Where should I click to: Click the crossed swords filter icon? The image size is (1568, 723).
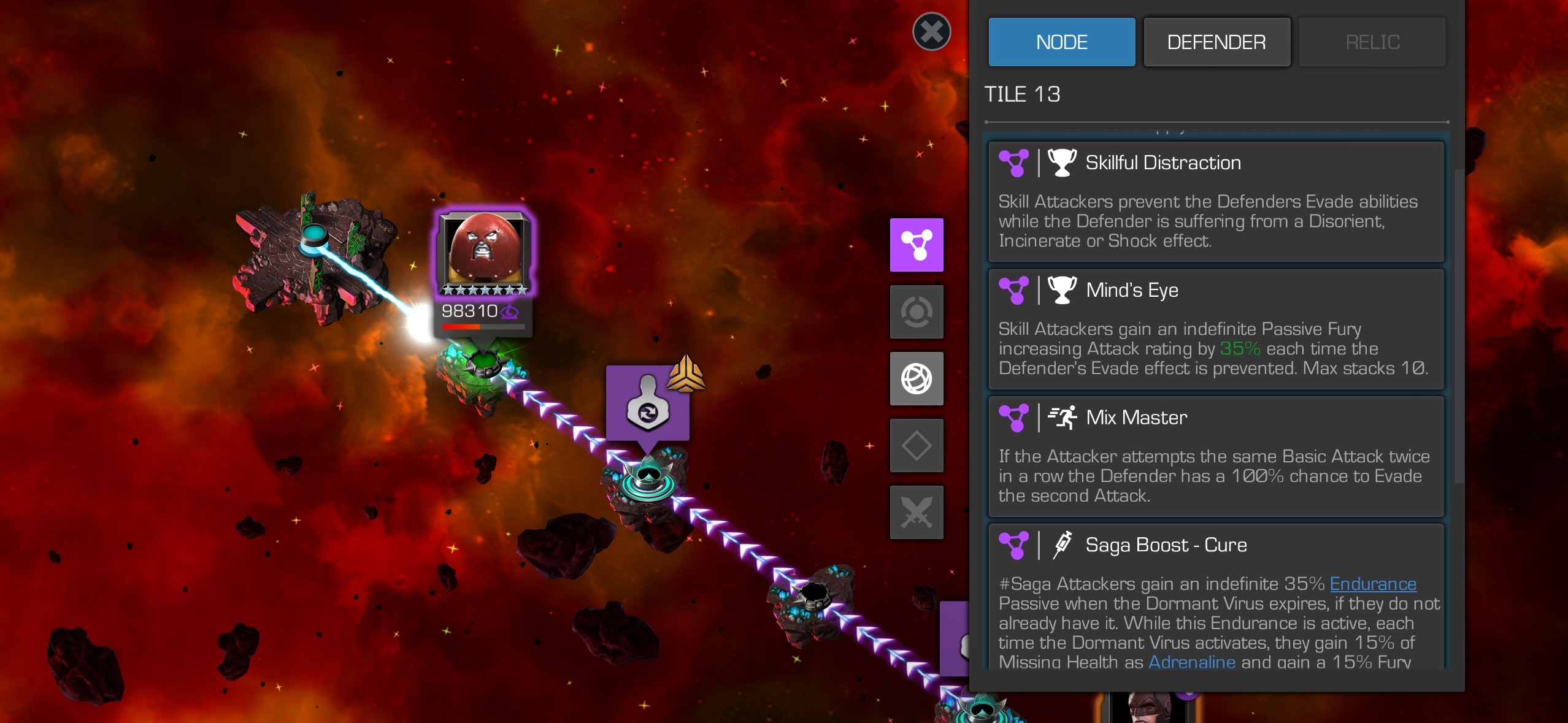pyautogui.click(x=917, y=513)
